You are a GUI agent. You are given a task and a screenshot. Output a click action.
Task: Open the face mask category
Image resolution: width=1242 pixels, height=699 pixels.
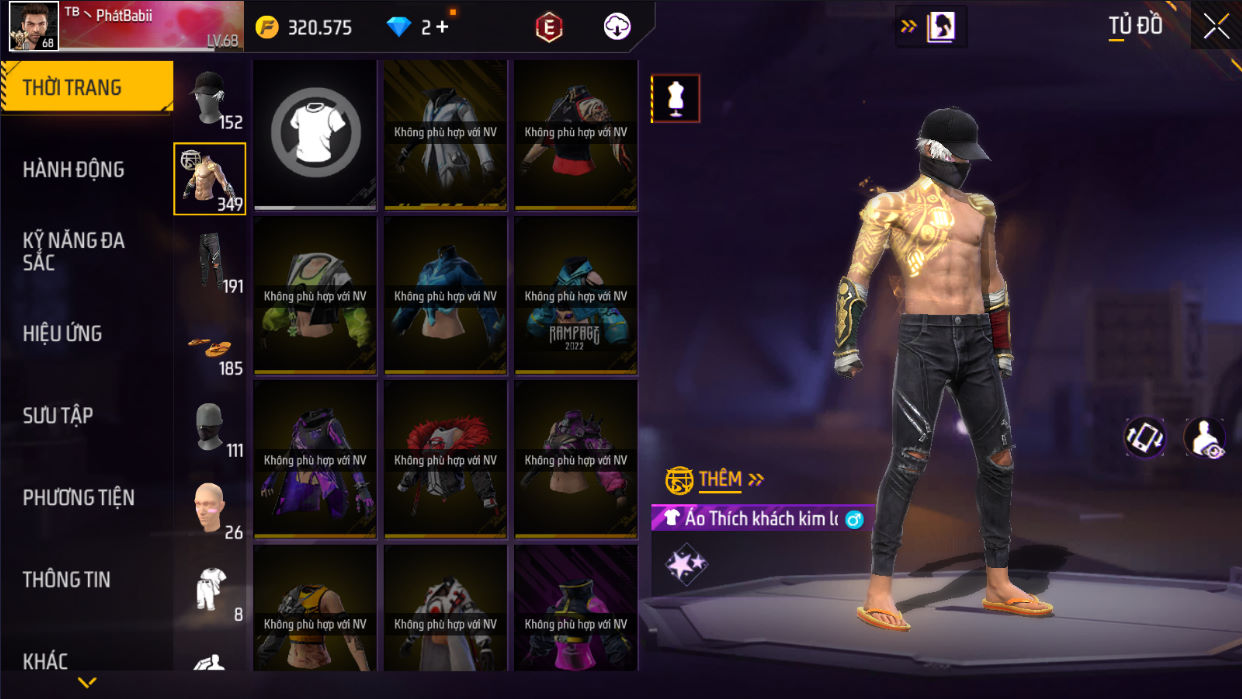[210, 428]
